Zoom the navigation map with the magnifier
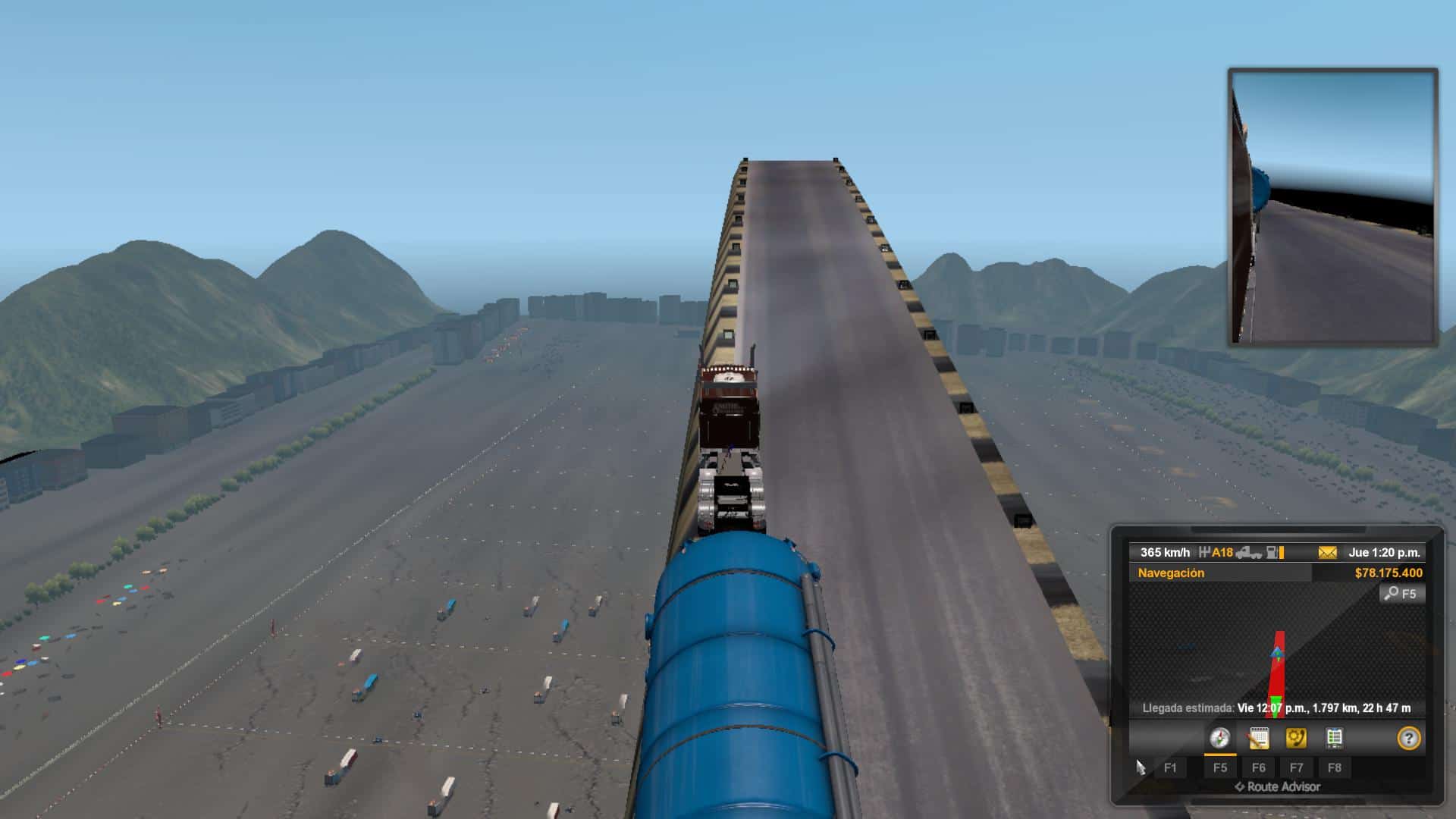Screen dimensions: 1456x819 coord(1401,594)
